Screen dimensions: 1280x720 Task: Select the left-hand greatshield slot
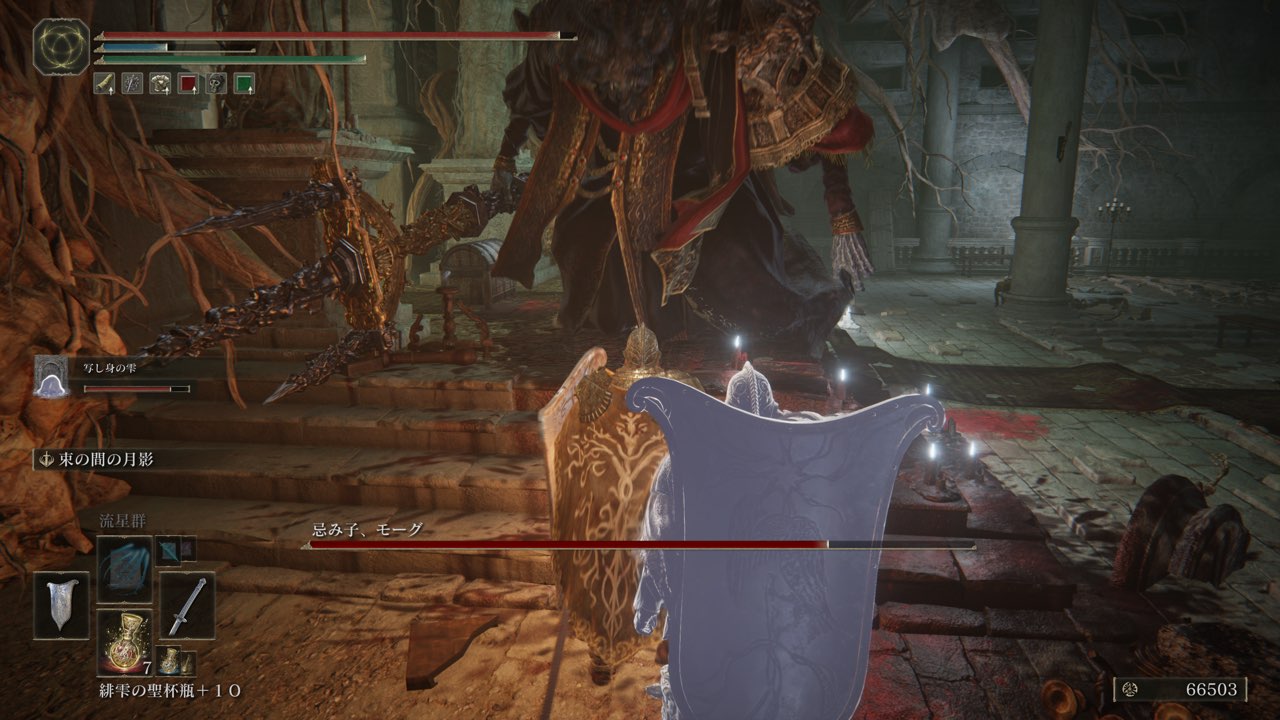tap(62, 605)
